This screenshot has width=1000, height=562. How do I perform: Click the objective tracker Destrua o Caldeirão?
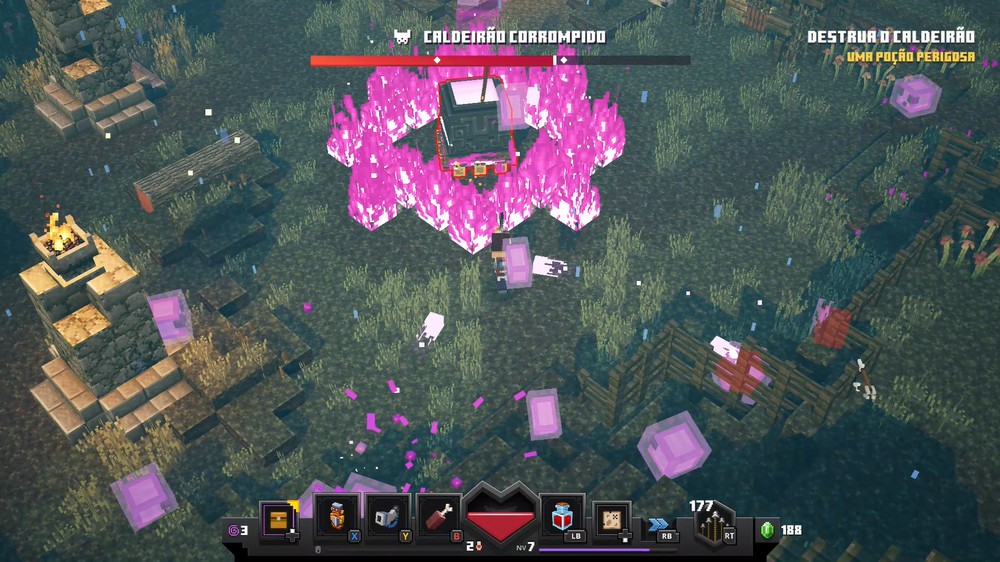click(x=890, y=37)
